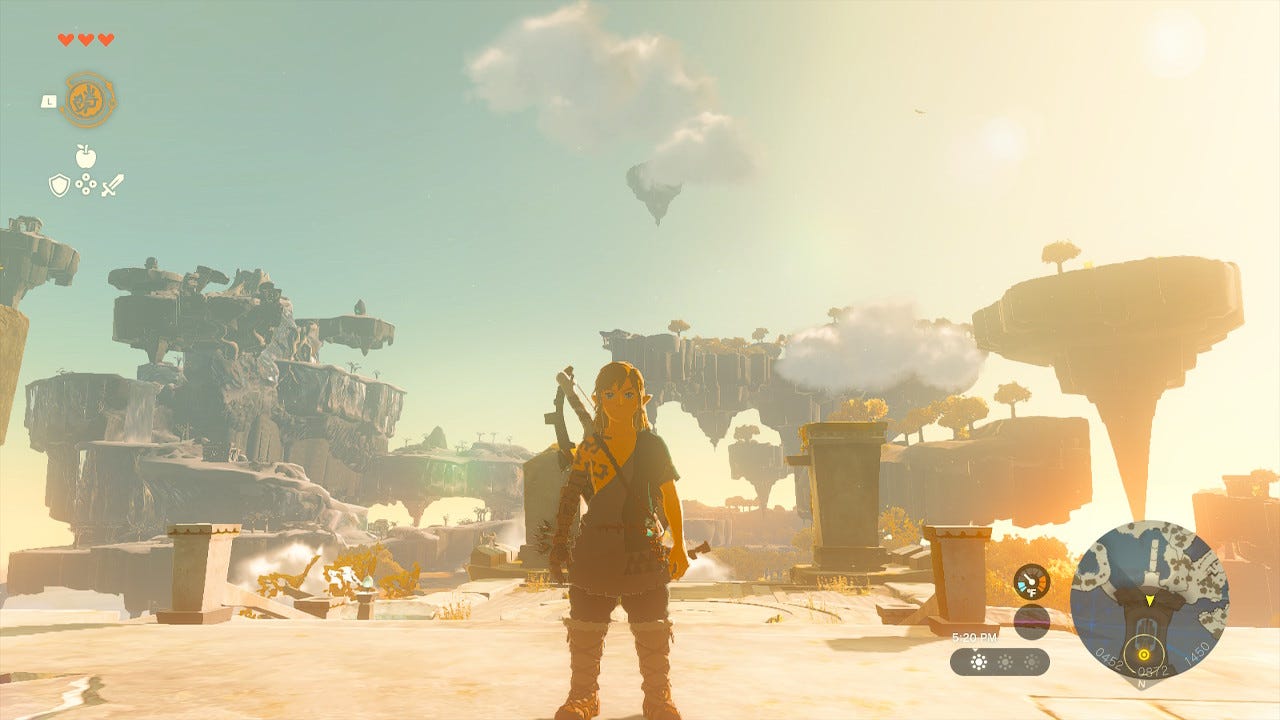Activate the orange rune ability icon
1280x720 pixels.
tap(88, 100)
